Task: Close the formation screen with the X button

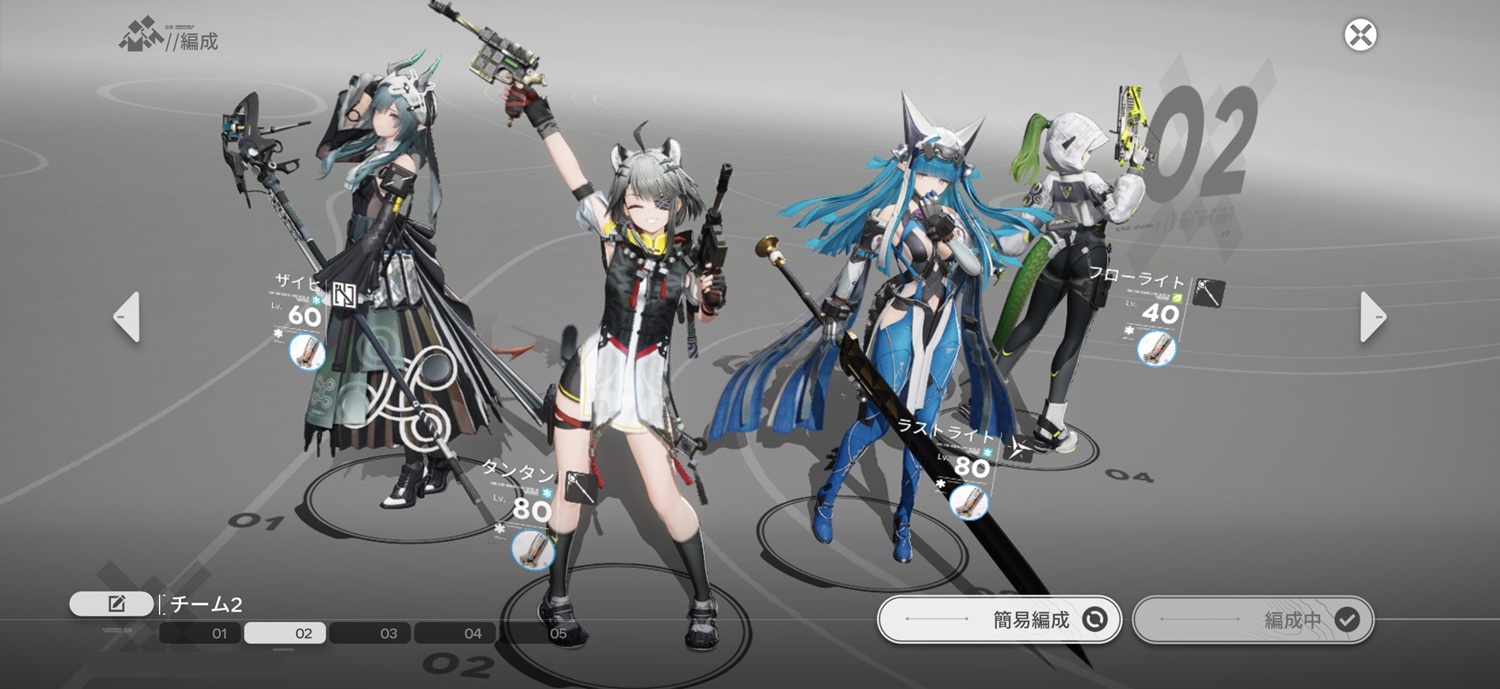Action: (x=1360, y=35)
